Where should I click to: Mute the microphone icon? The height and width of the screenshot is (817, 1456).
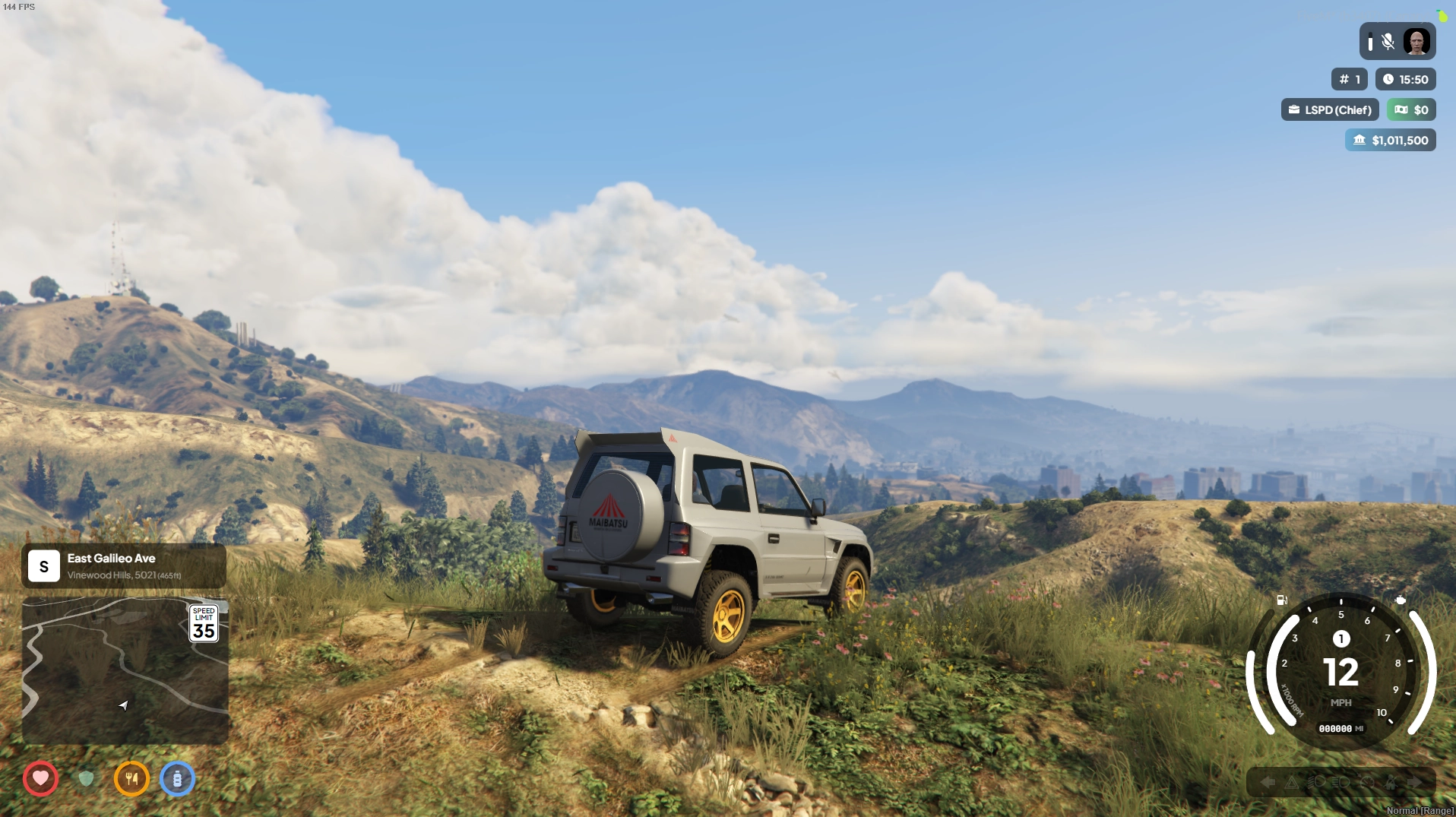(x=1389, y=41)
